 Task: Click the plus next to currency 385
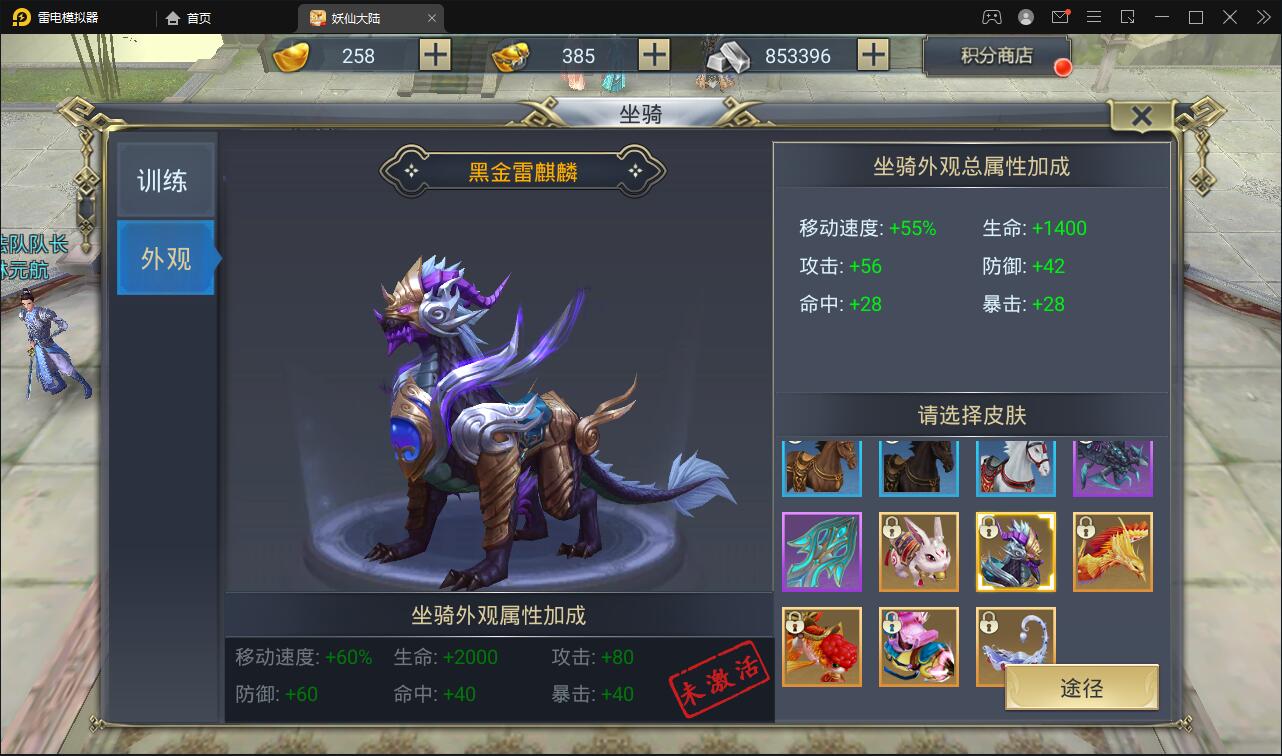tap(653, 56)
